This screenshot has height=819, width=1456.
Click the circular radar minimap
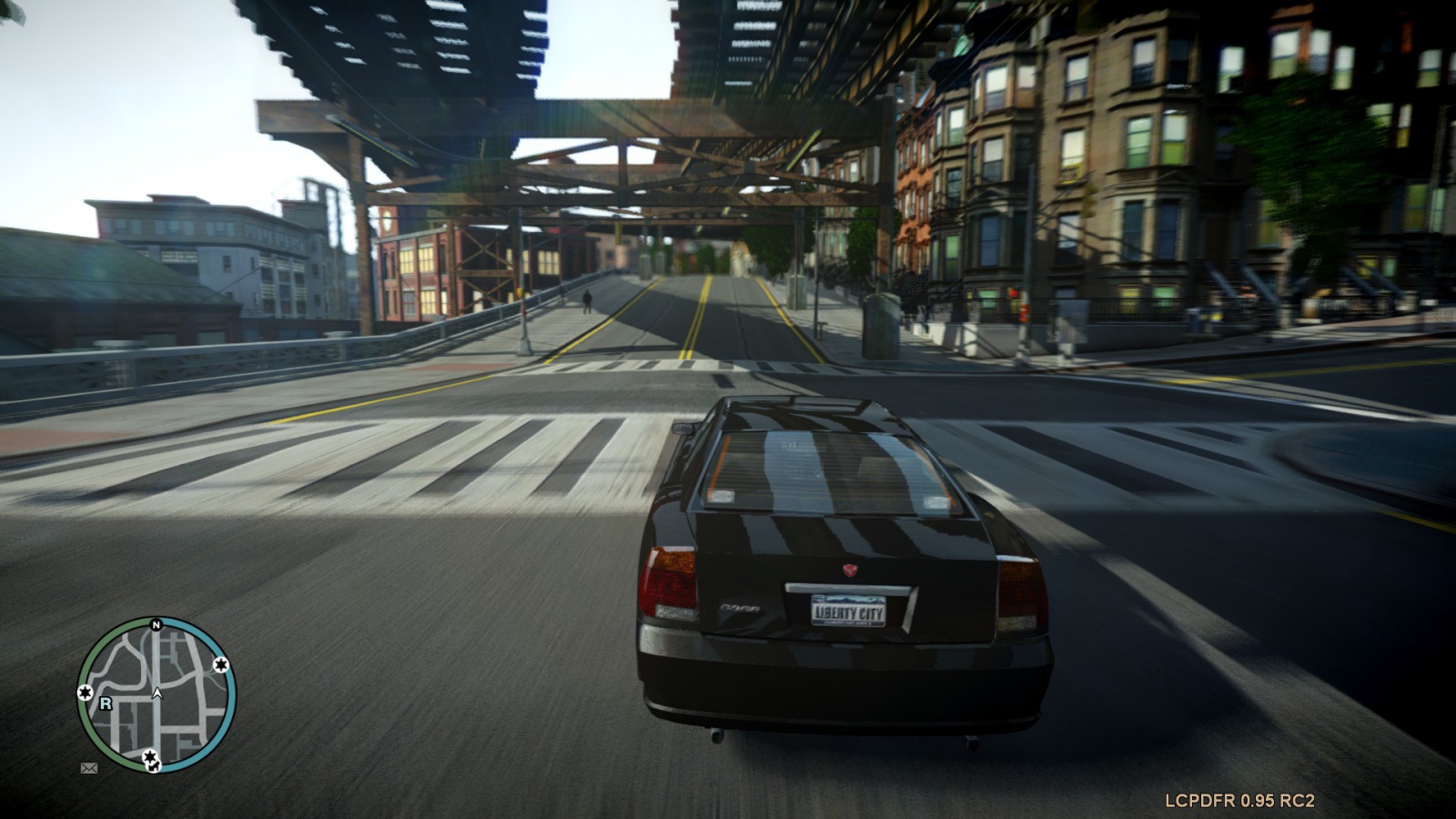tap(157, 695)
